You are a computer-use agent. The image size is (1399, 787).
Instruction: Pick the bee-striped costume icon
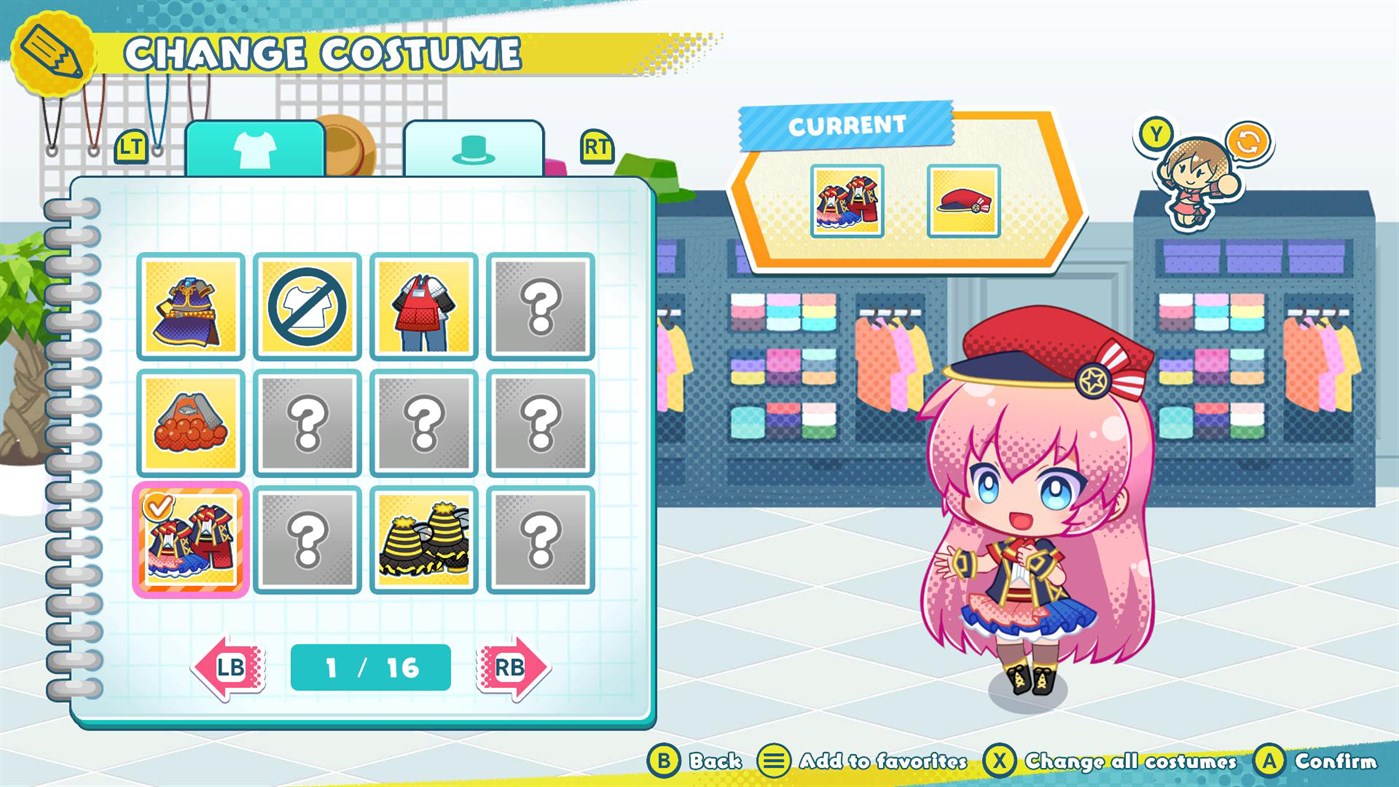(423, 537)
